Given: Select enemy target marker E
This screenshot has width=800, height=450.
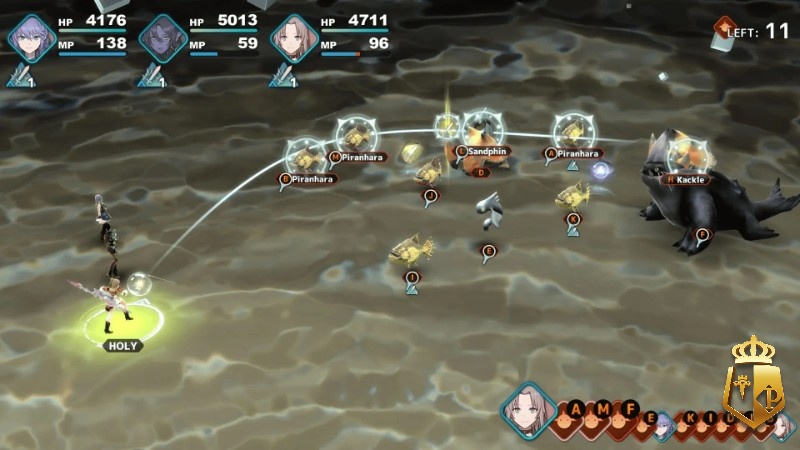Looking at the screenshot, I should click(x=489, y=250).
